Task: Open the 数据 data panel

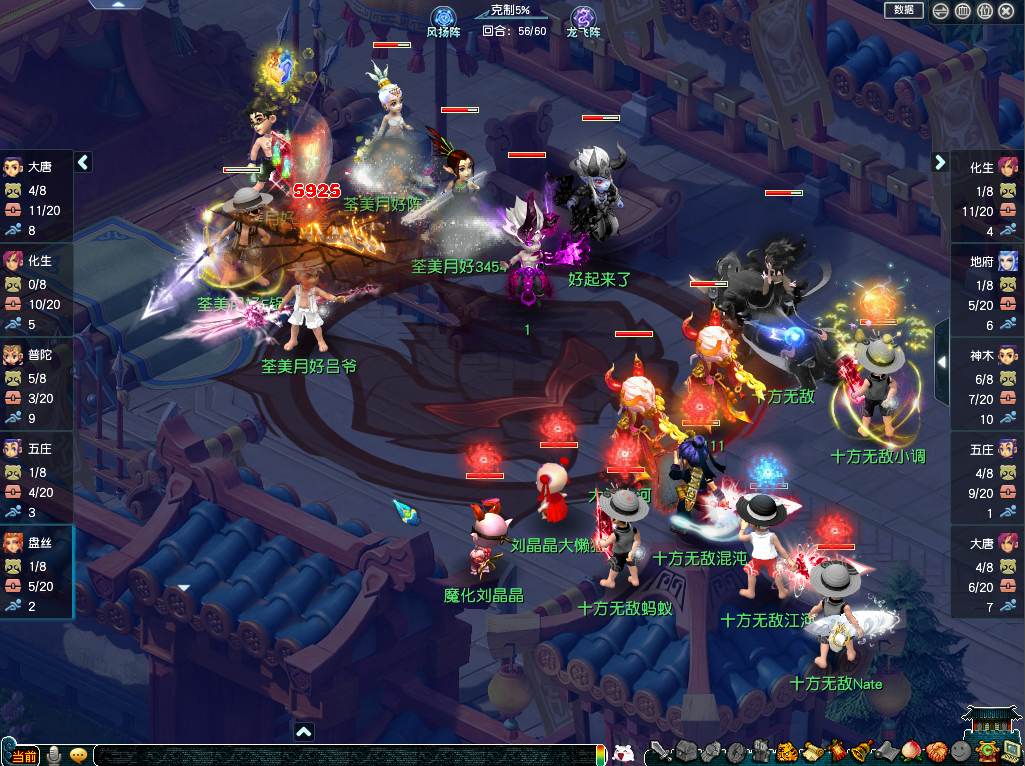Action: pyautogui.click(x=903, y=10)
